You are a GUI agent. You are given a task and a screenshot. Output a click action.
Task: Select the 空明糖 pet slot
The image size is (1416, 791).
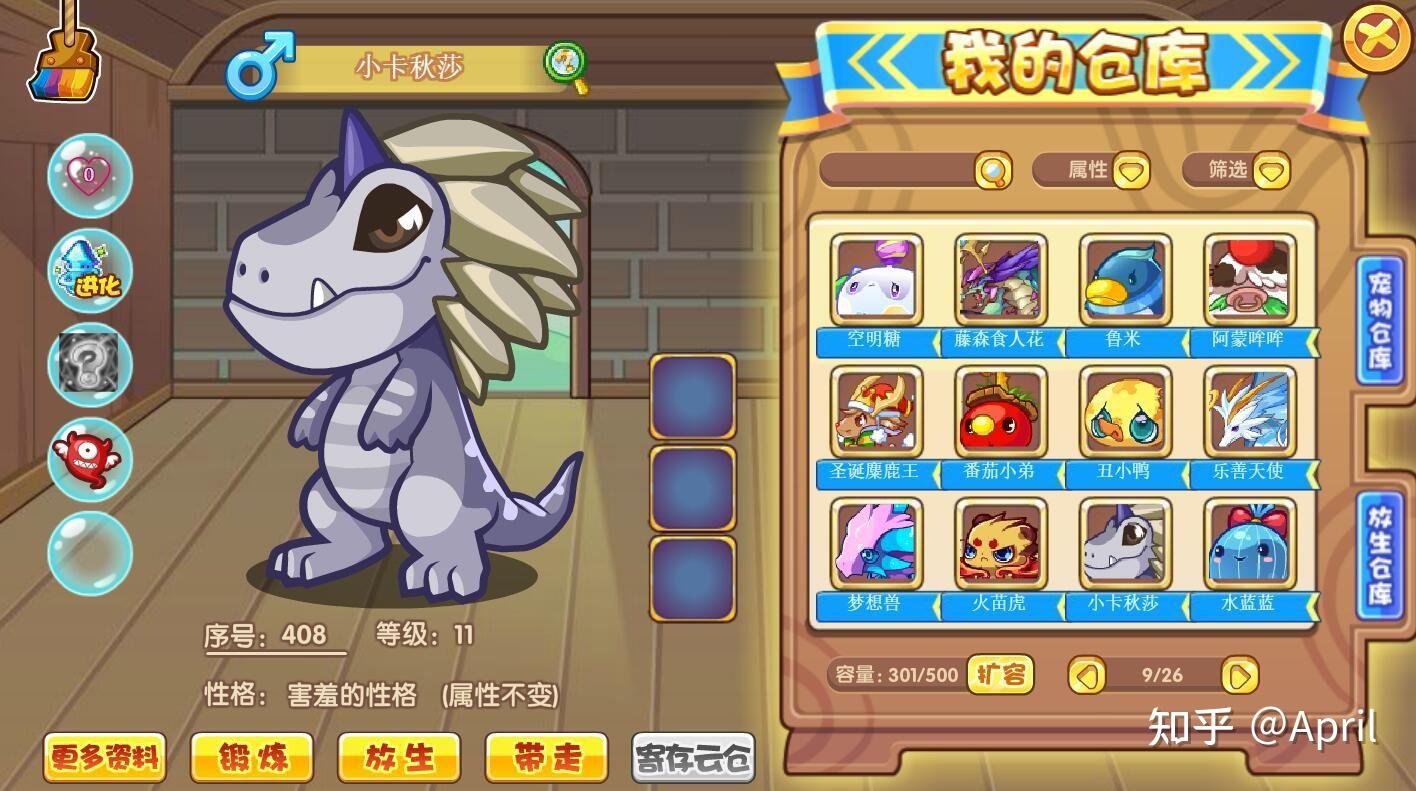pyautogui.click(x=876, y=280)
